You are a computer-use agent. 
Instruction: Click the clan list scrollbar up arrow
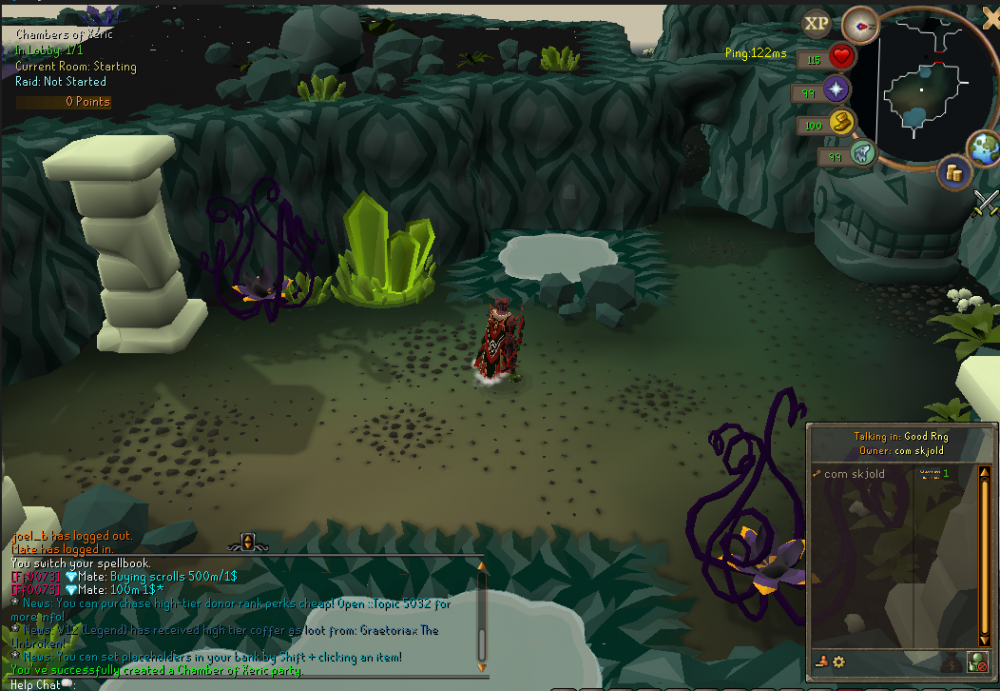click(984, 470)
